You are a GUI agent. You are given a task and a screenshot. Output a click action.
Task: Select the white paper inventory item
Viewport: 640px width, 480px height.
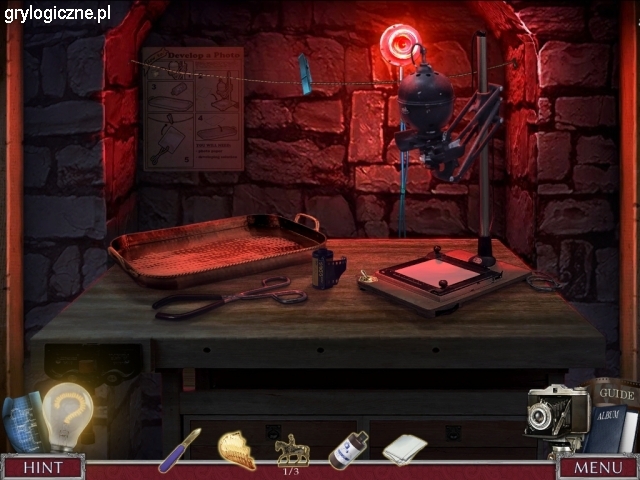404,449
